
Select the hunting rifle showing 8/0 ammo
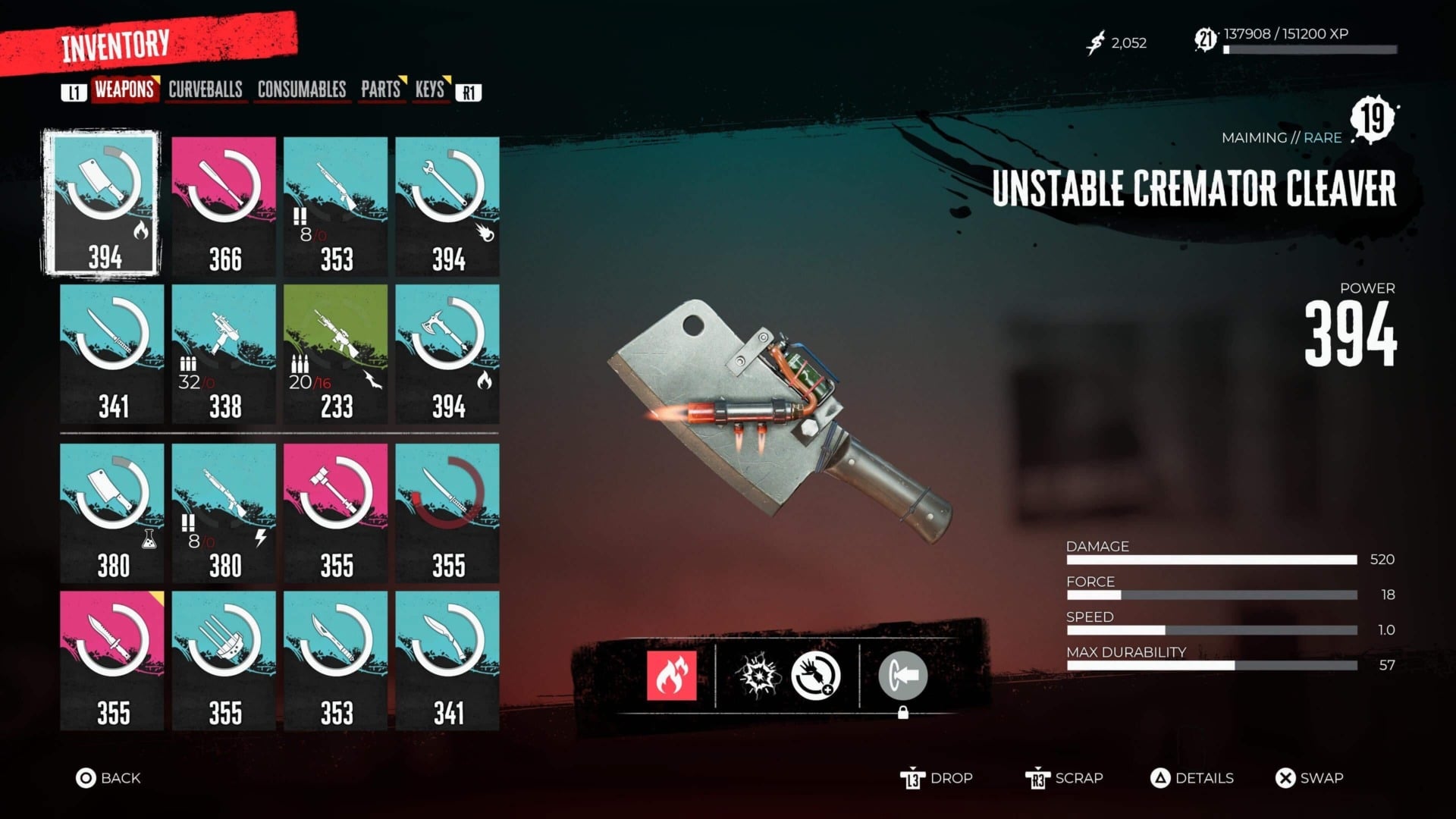point(333,201)
